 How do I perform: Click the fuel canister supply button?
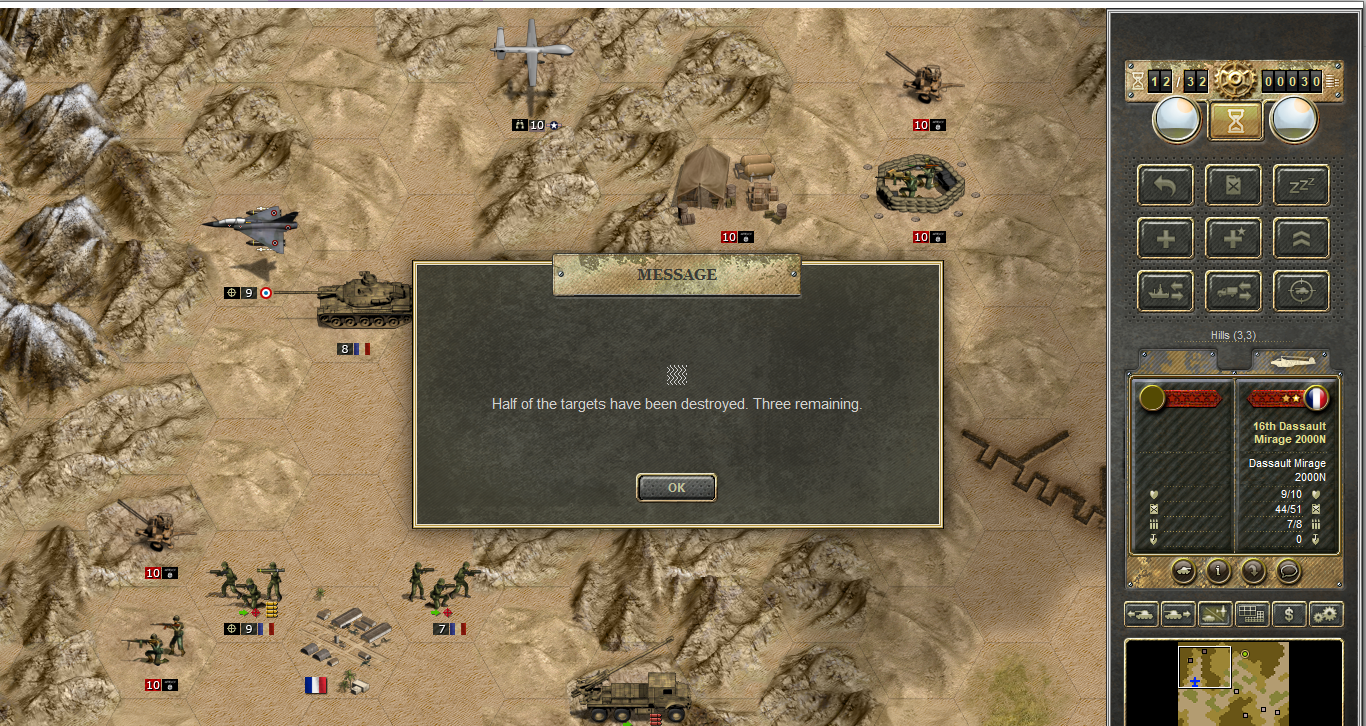point(1234,185)
